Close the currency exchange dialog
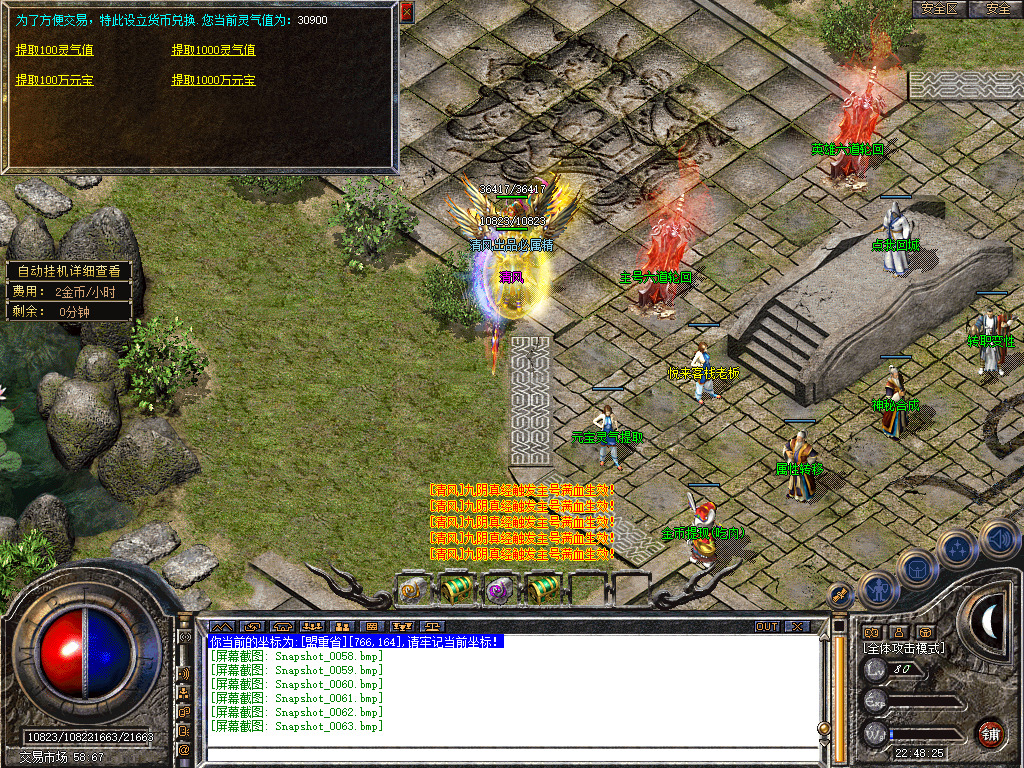1024x768 pixels. coord(406,13)
